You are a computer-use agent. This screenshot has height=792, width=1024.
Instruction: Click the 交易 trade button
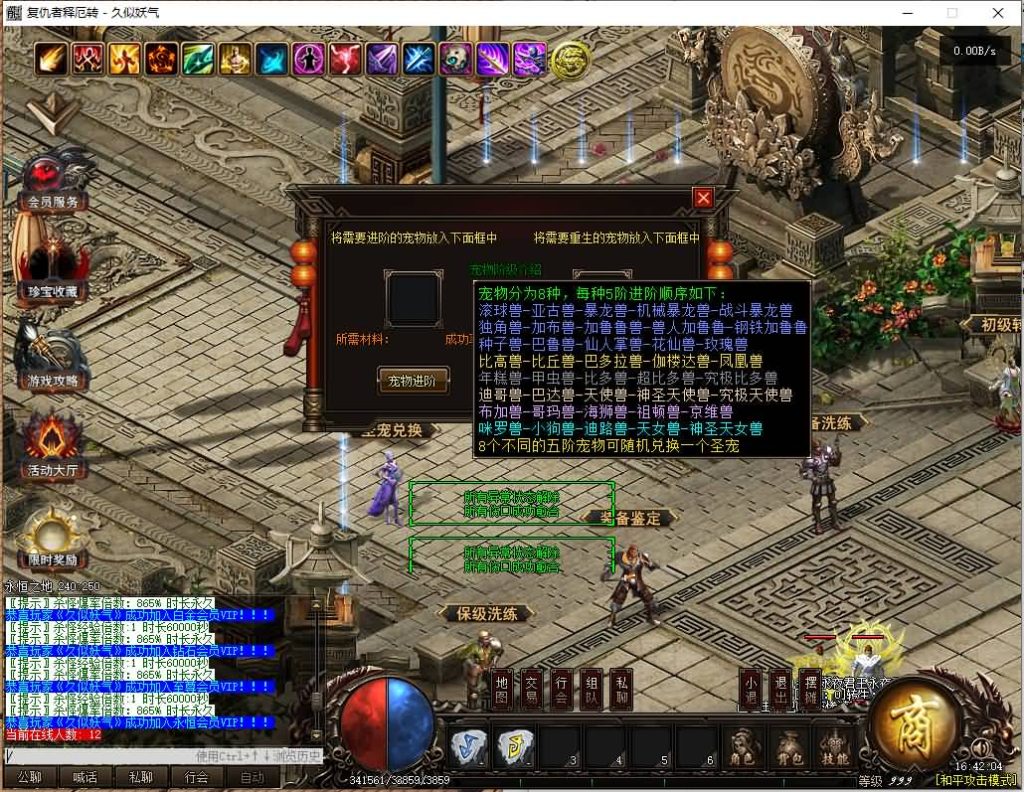(532, 687)
